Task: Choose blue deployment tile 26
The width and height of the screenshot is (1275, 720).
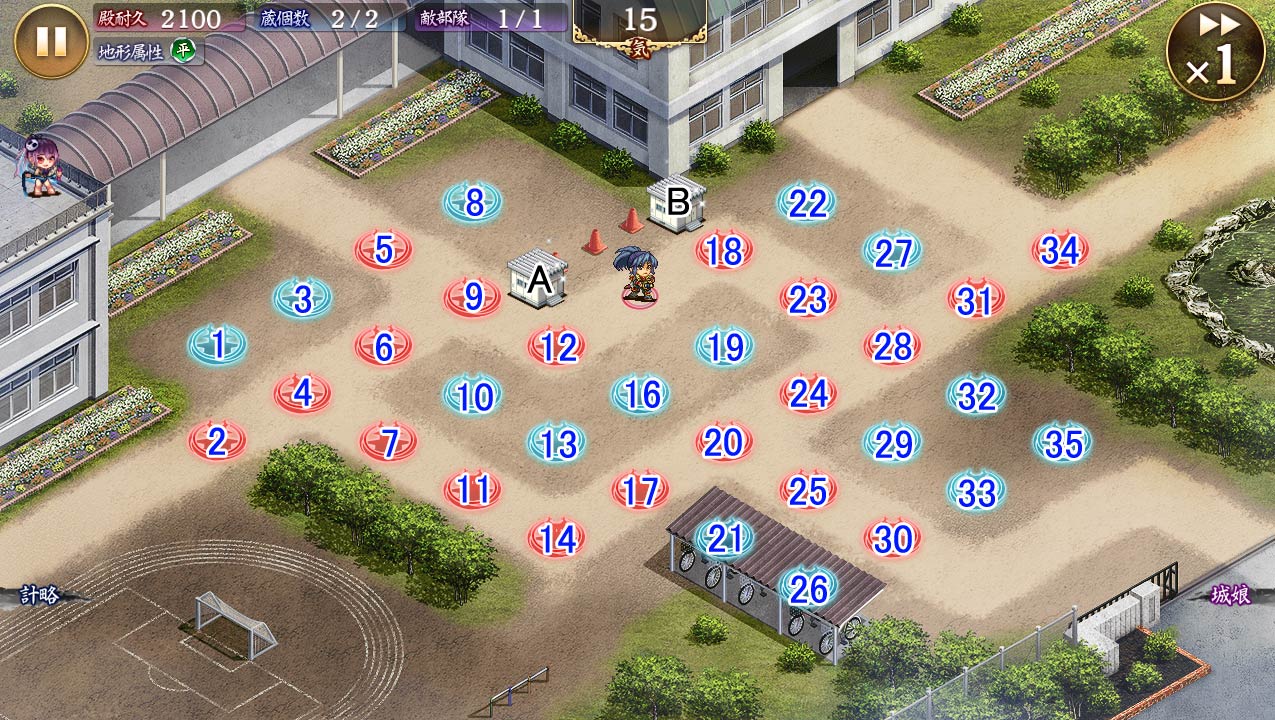Action: [x=808, y=589]
